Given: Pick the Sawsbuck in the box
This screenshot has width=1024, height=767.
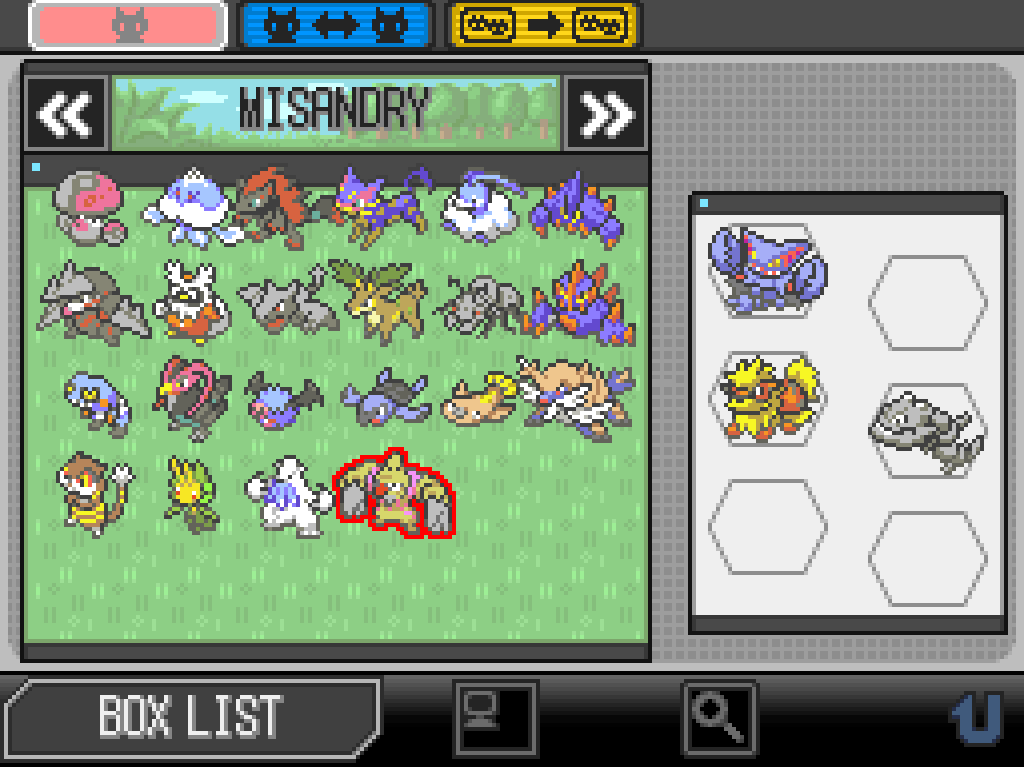Looking at the screenshot, I should point(370,298).
